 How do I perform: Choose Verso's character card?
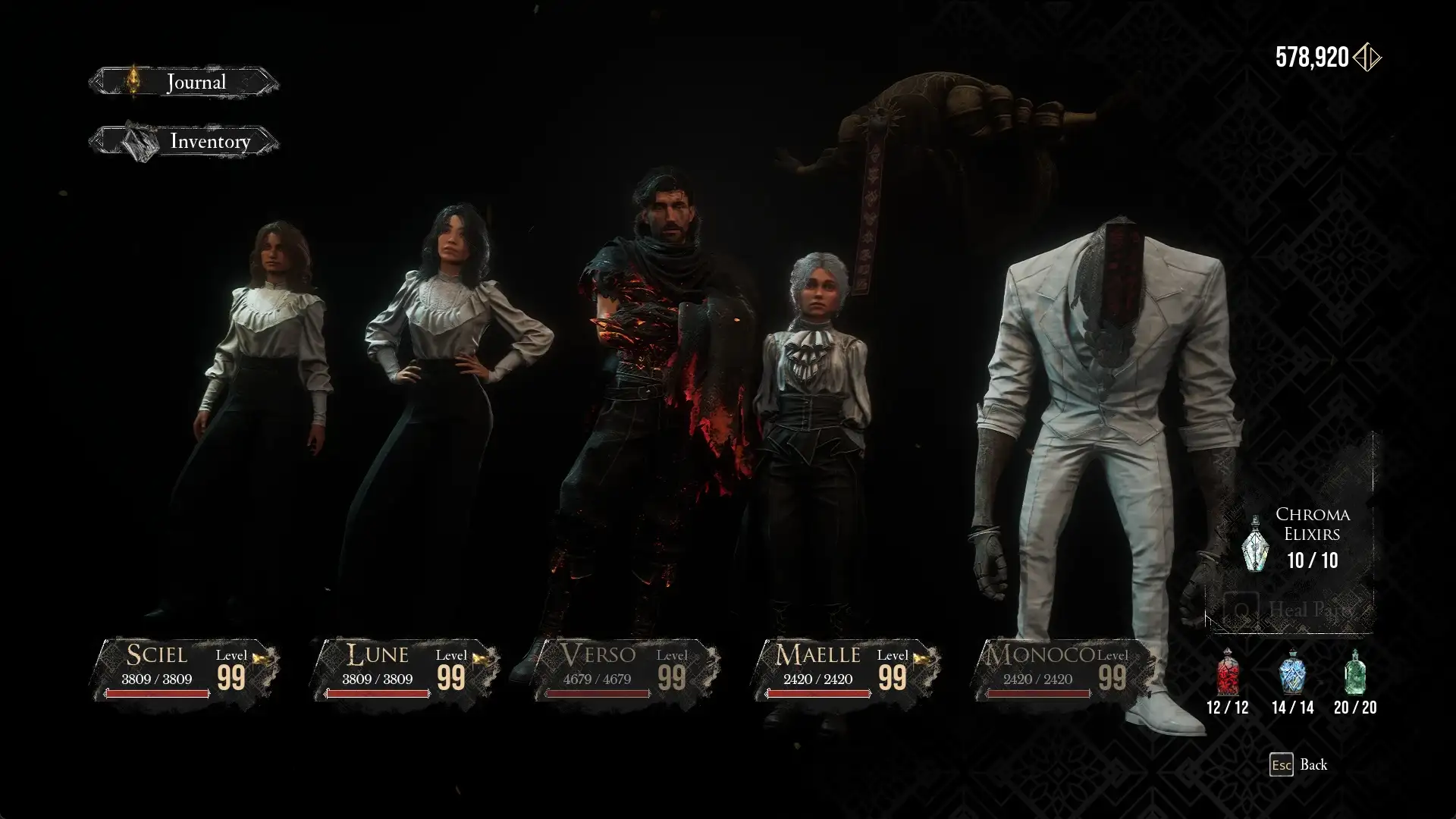[x=626, y=670]
